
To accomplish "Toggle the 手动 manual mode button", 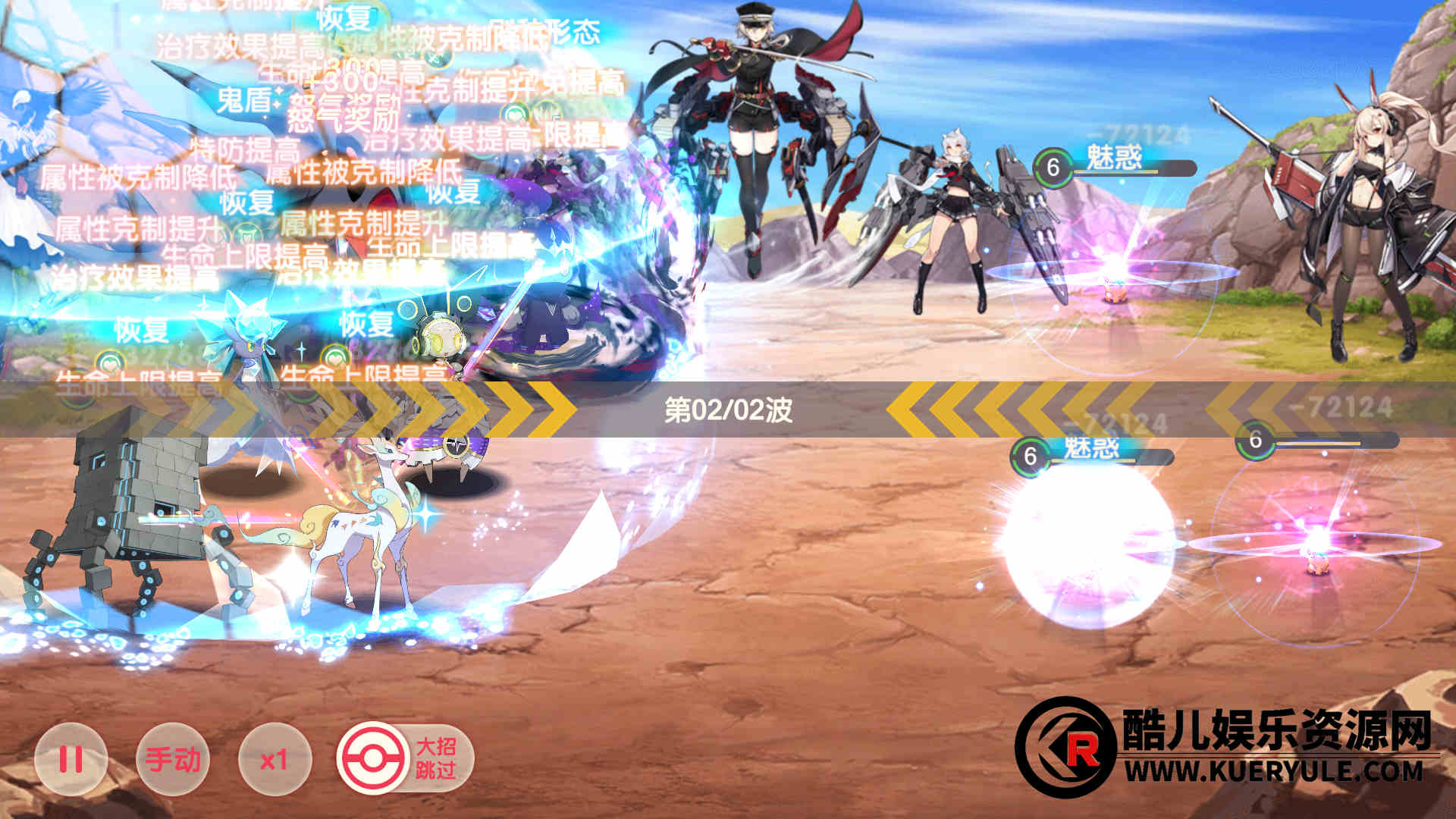I will tap(173, 759).
